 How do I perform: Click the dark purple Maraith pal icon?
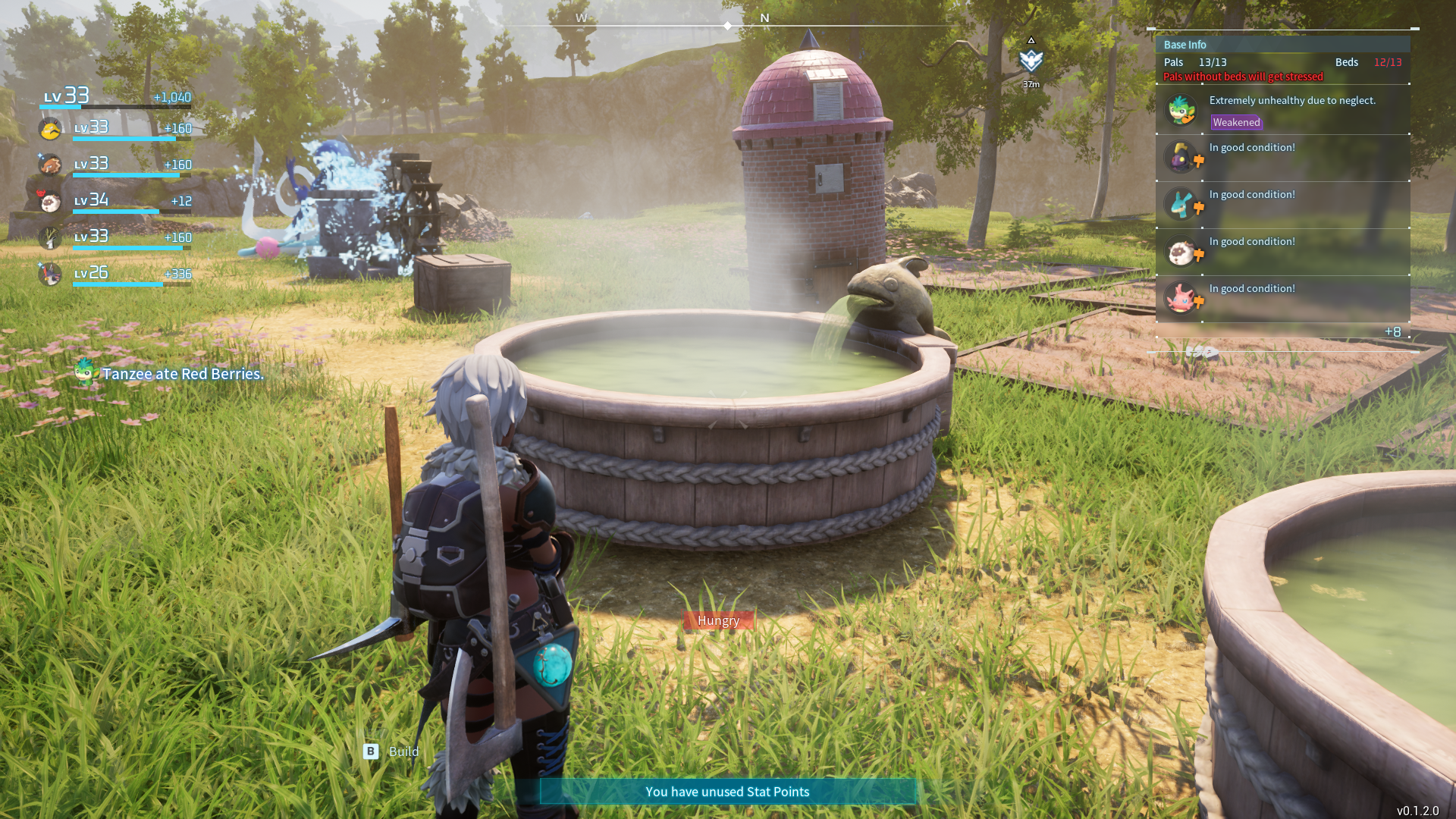1180,156
